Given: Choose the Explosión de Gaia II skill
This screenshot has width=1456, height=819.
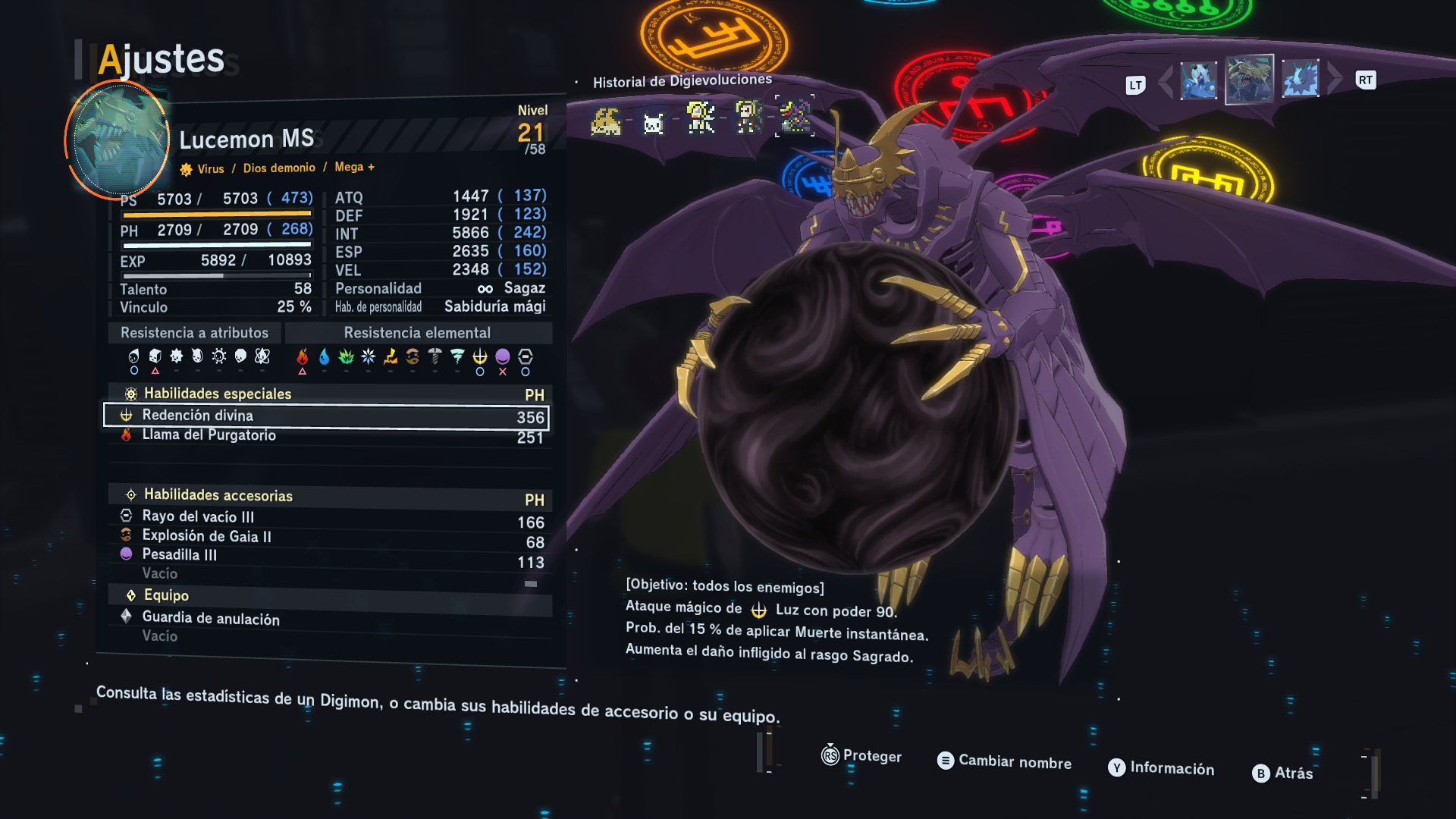Looking at the screenshot, I should (326, 538).
